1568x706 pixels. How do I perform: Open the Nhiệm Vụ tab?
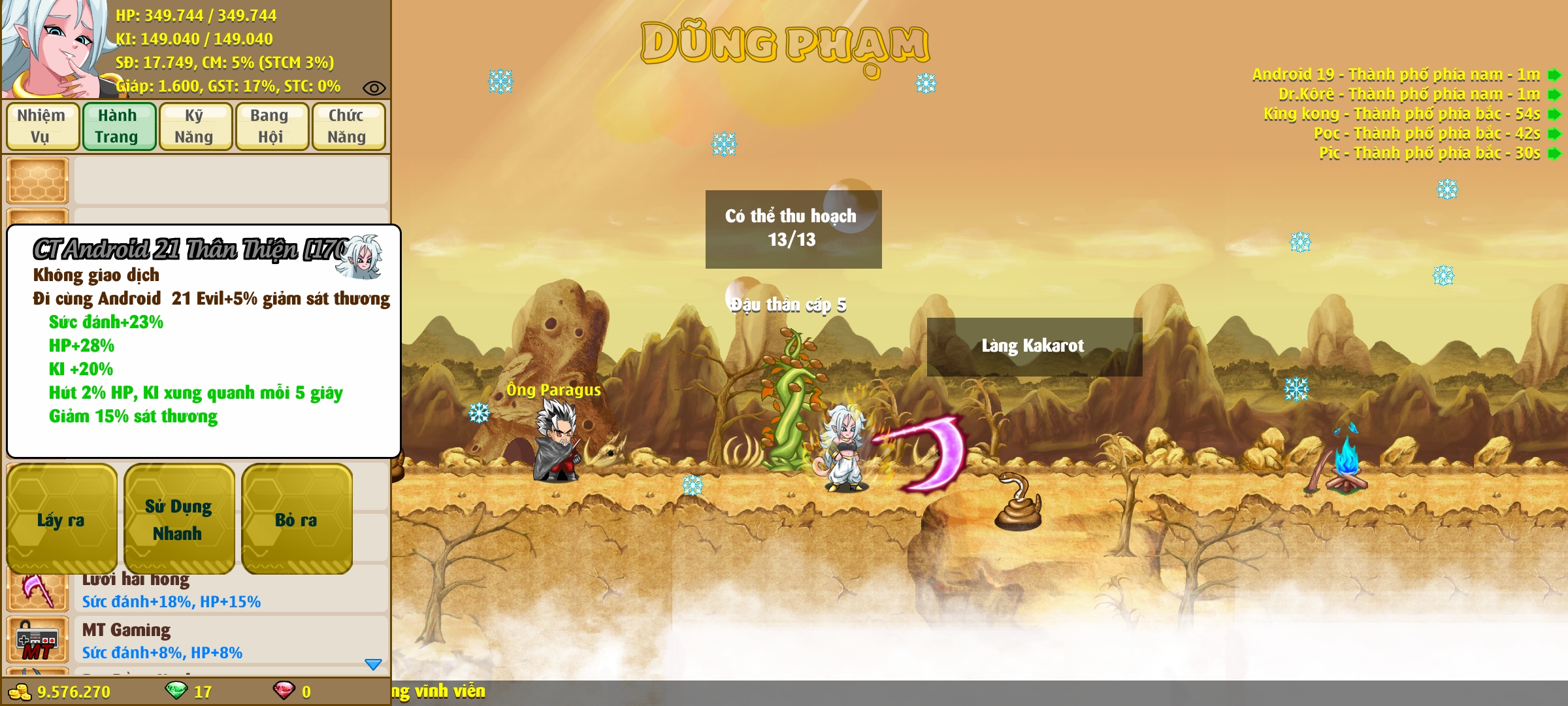42,126
